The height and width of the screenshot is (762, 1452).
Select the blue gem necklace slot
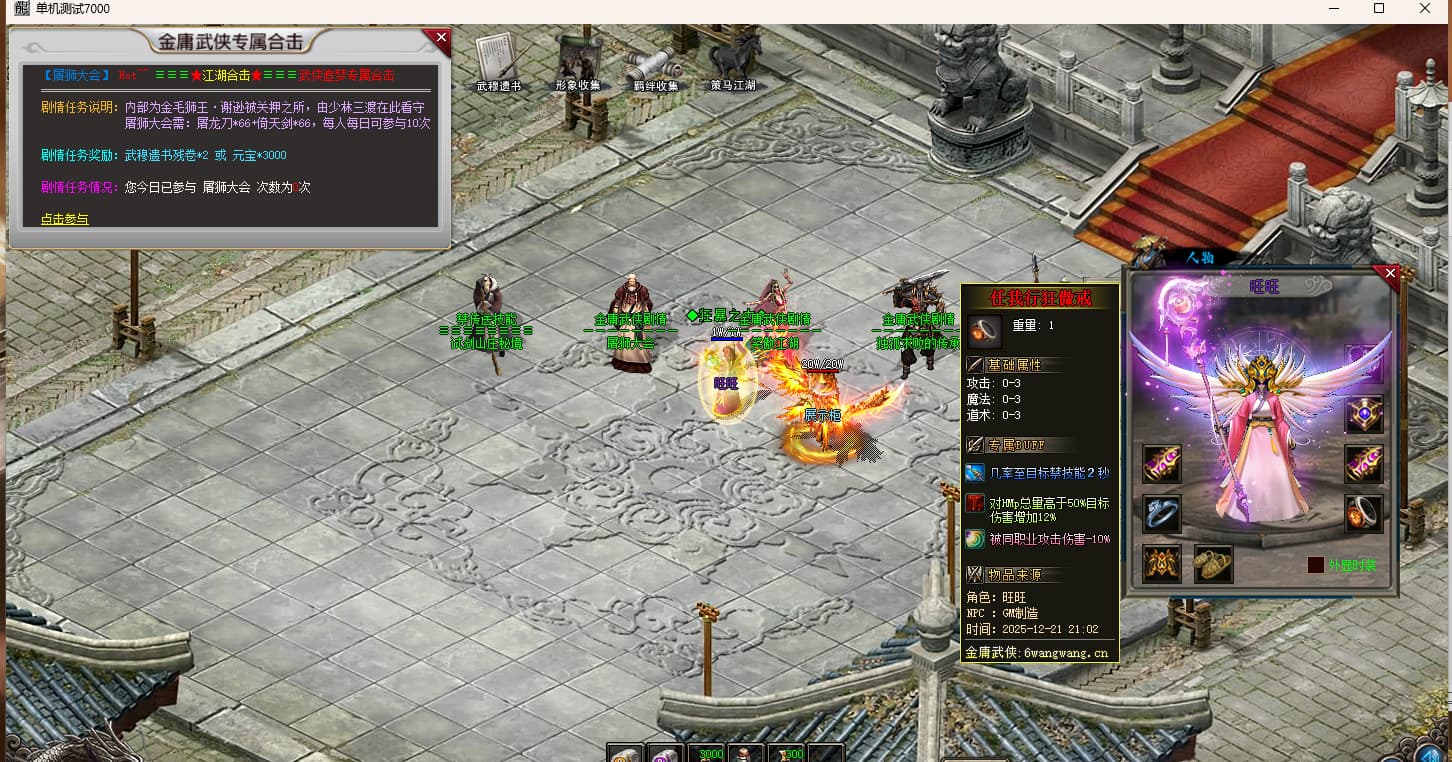coord(1364,414)
